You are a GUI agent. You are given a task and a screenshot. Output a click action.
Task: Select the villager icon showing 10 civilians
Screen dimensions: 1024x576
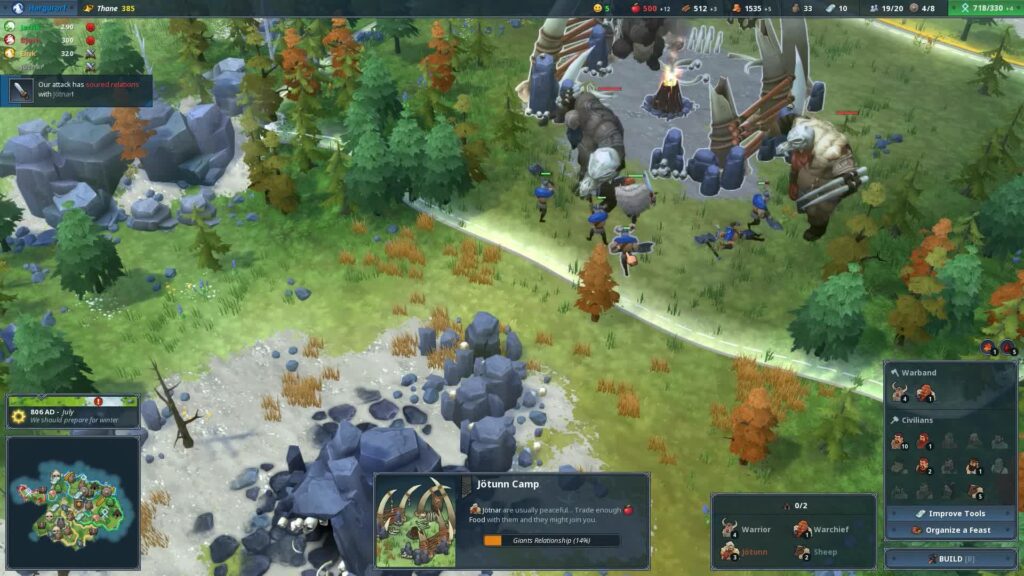(x=899, y=441)
